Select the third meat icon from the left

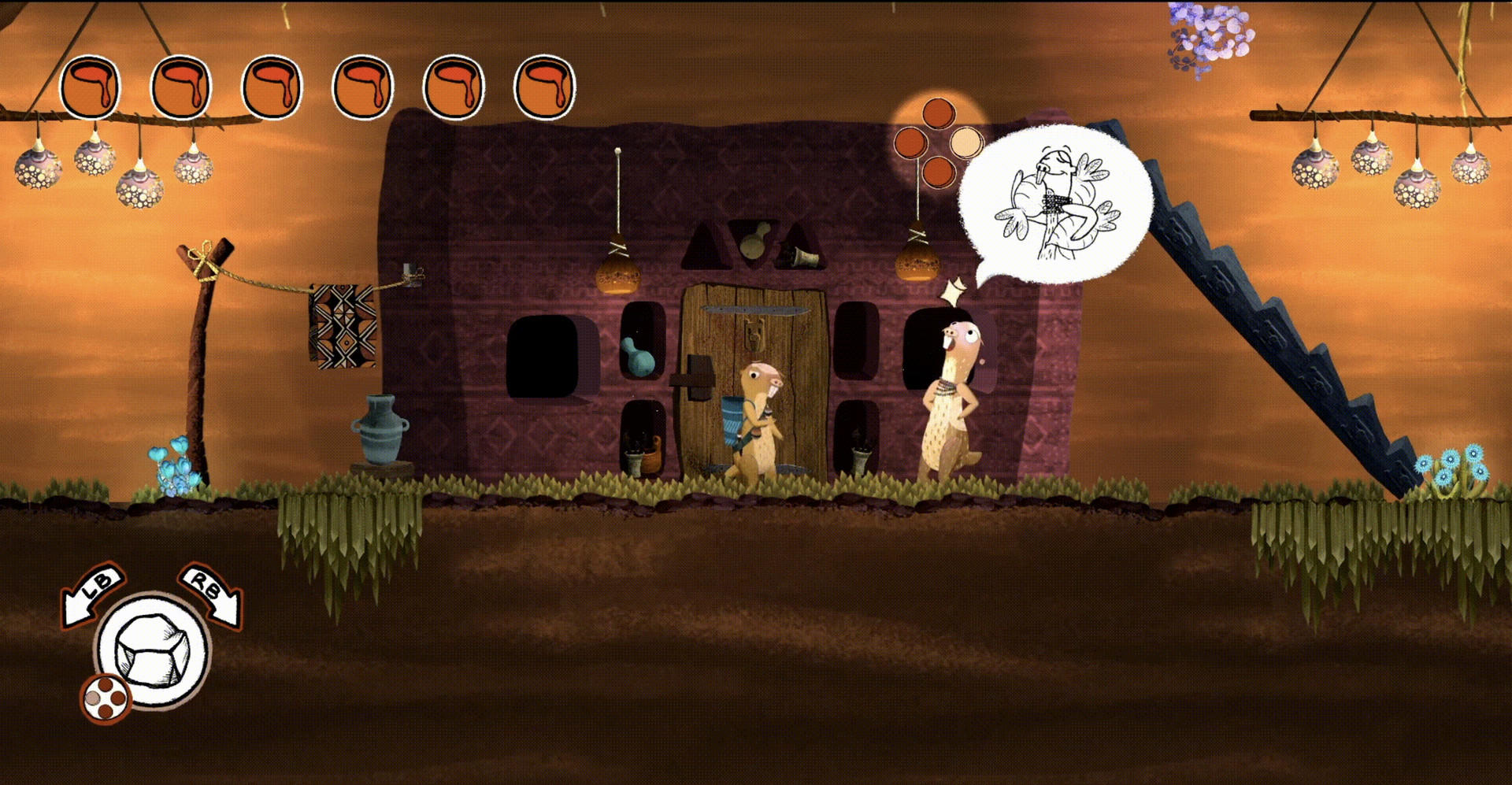coord(272,87)
